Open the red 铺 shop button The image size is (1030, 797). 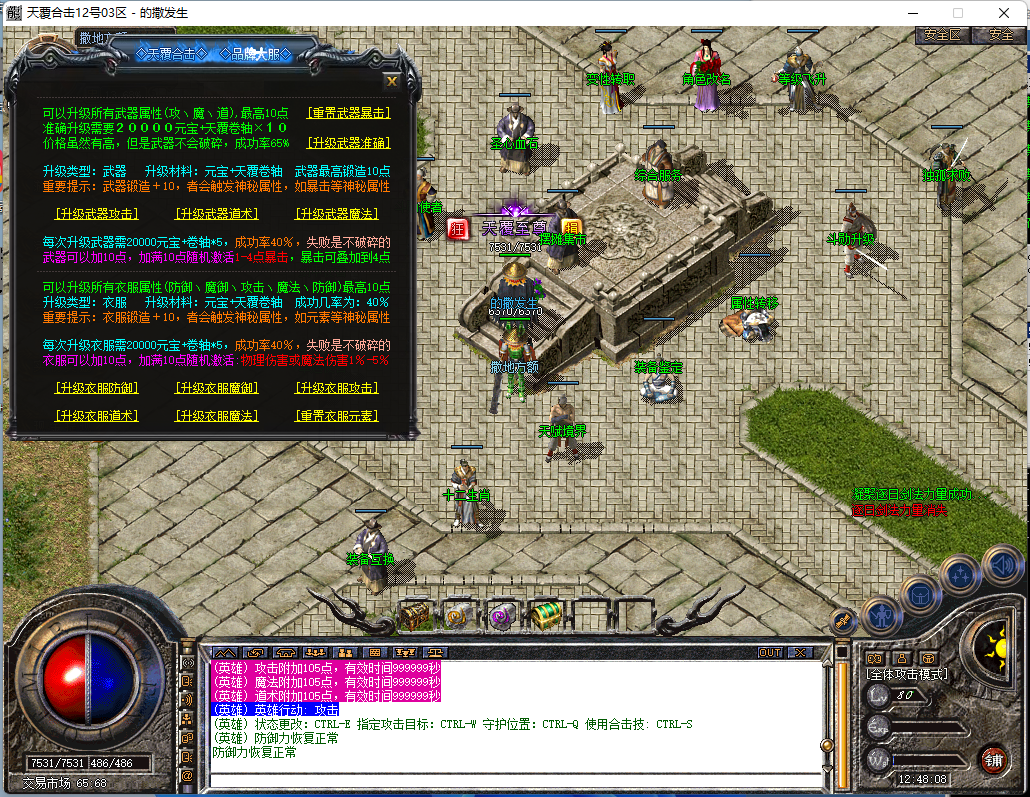[993, 758]
